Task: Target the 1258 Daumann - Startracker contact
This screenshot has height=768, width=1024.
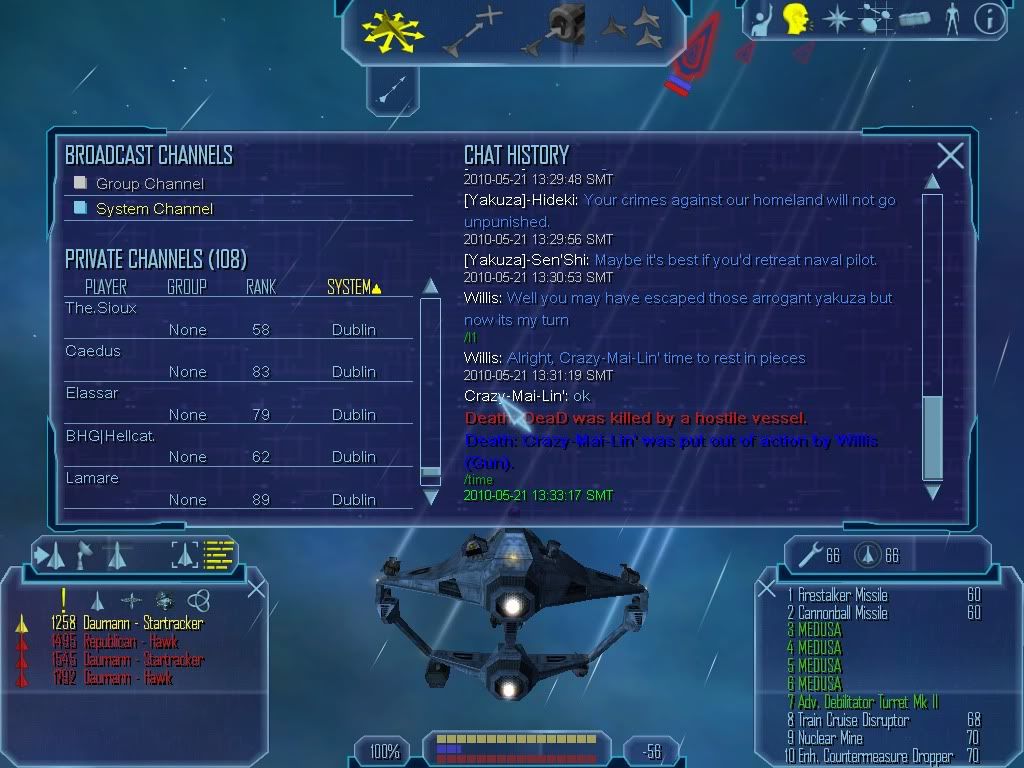Action: coord(127,623)
